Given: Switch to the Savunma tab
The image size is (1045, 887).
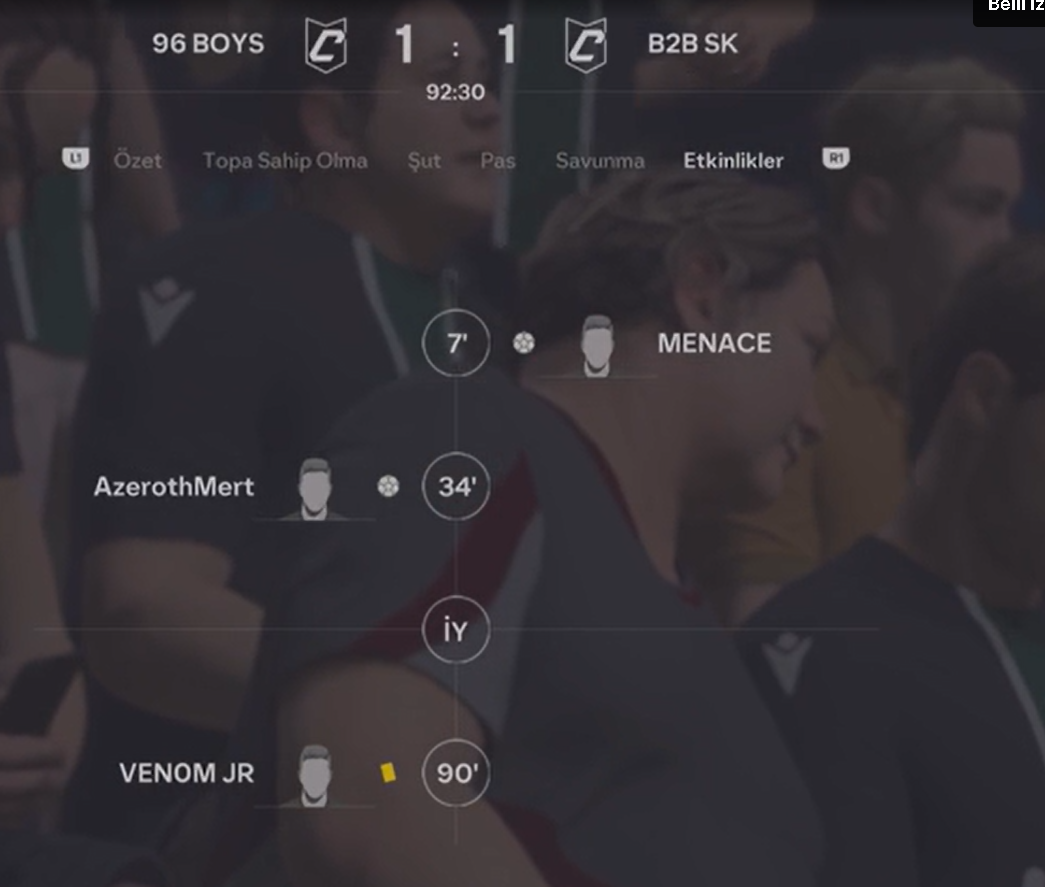Looking at the screenshot, I should click(x=600, y=161).
